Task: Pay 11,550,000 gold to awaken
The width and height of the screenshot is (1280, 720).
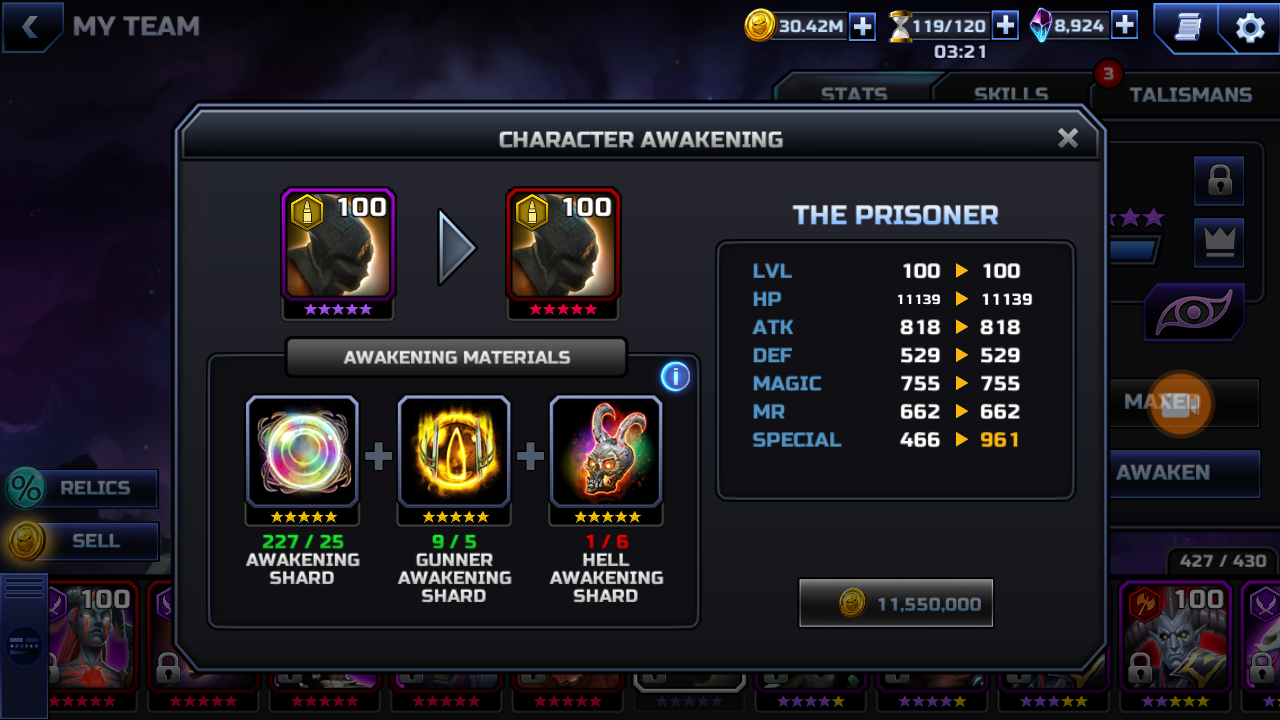Action: pos(896,603)
